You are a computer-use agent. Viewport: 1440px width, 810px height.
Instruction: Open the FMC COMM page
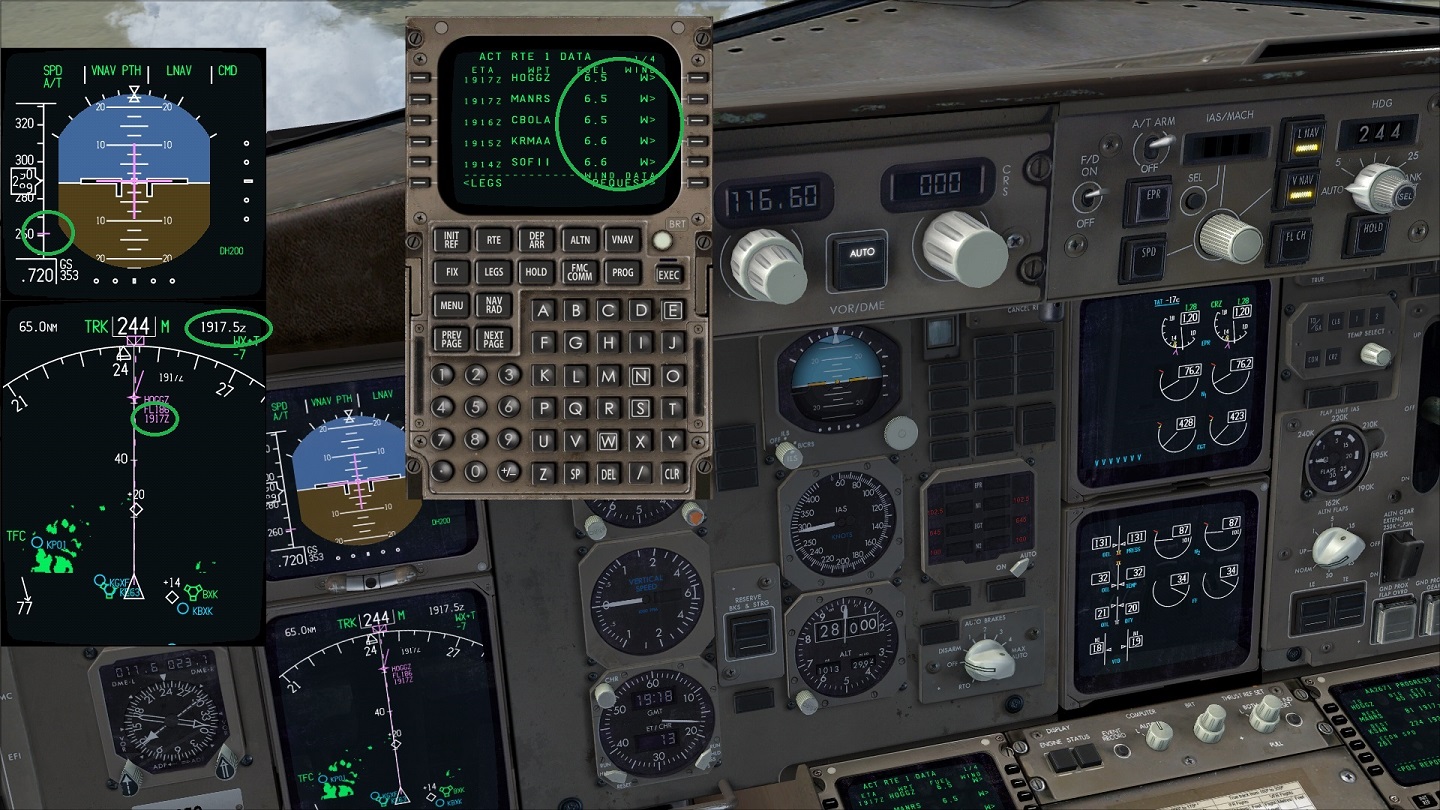tap(579, 272)
